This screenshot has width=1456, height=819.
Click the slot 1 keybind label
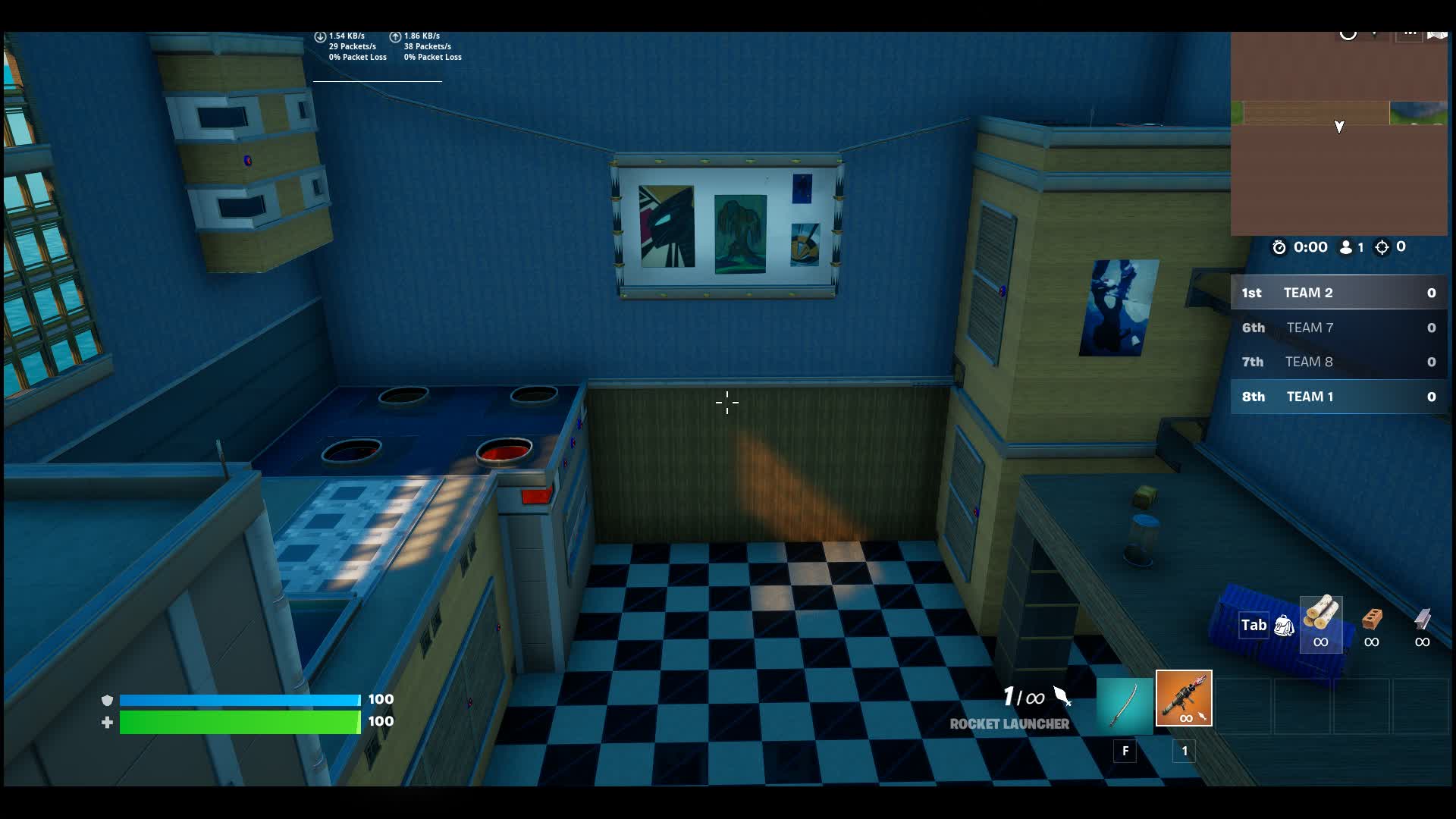click(1184, 752)
